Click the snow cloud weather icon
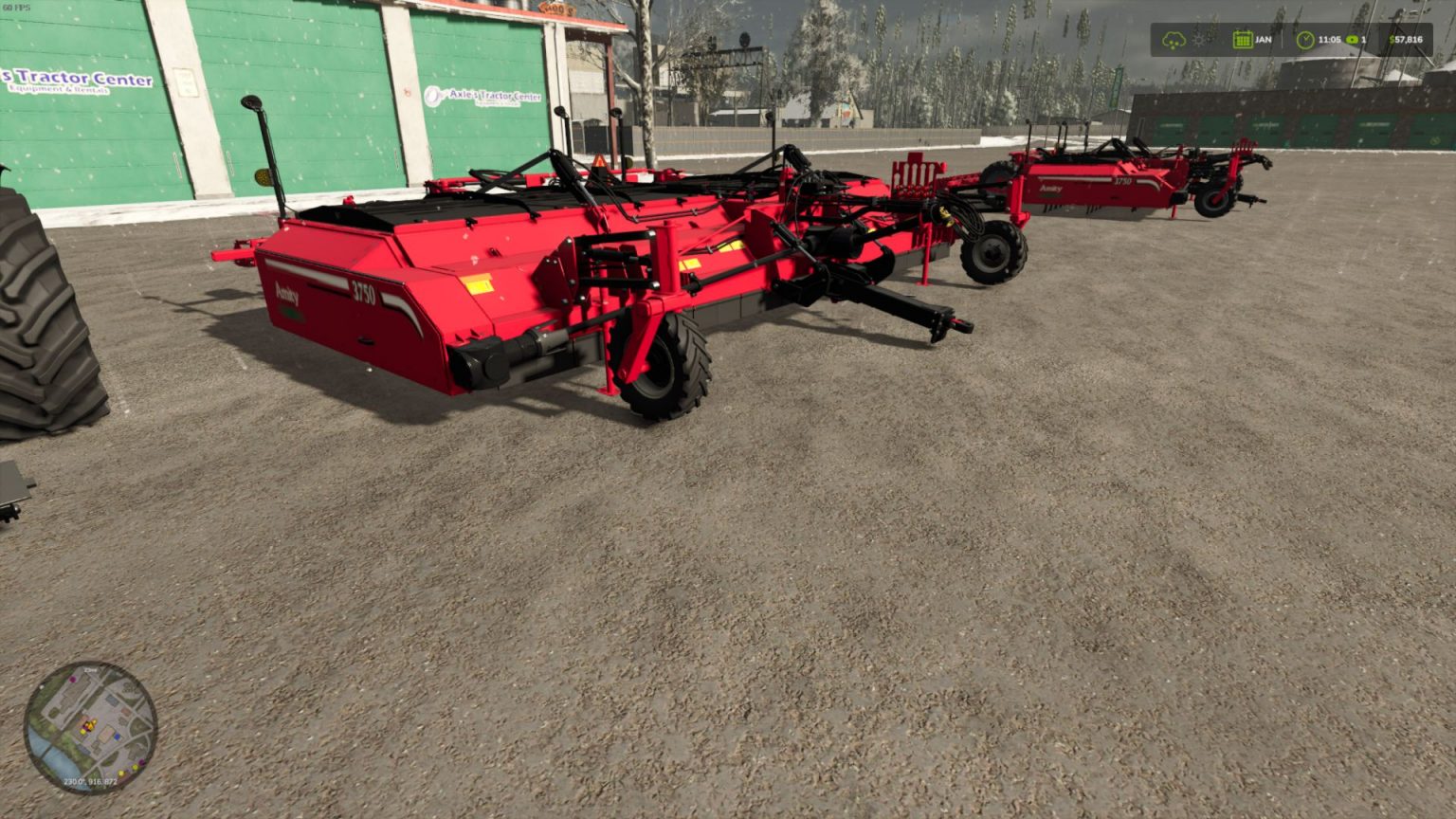The width and height of the screenshot is (1456, 819). 1174,39
